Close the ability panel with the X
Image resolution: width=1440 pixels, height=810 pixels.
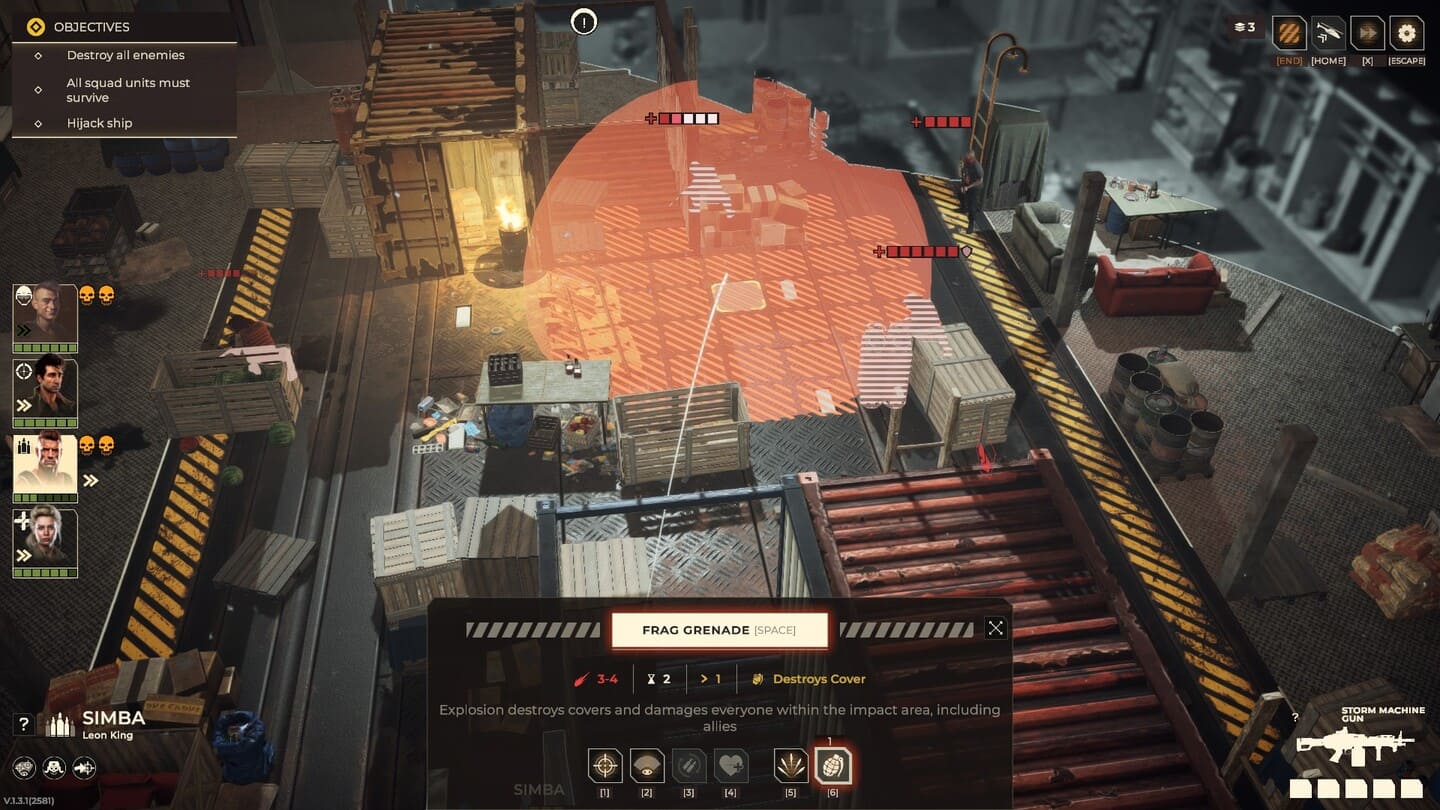pyautogui.click(x=995, y=628)
